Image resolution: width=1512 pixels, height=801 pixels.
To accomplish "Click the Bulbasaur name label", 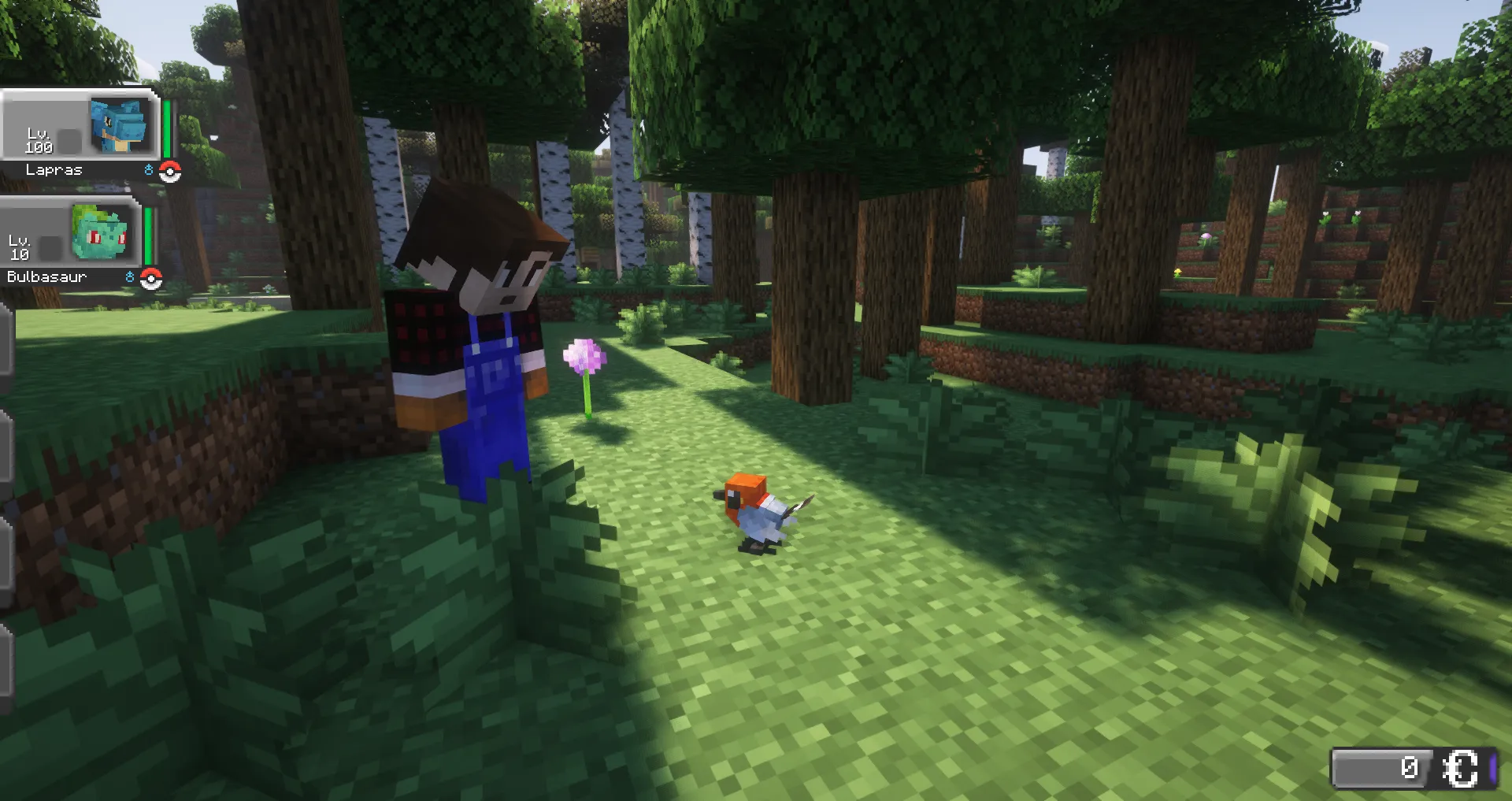I will pos(49,276).
